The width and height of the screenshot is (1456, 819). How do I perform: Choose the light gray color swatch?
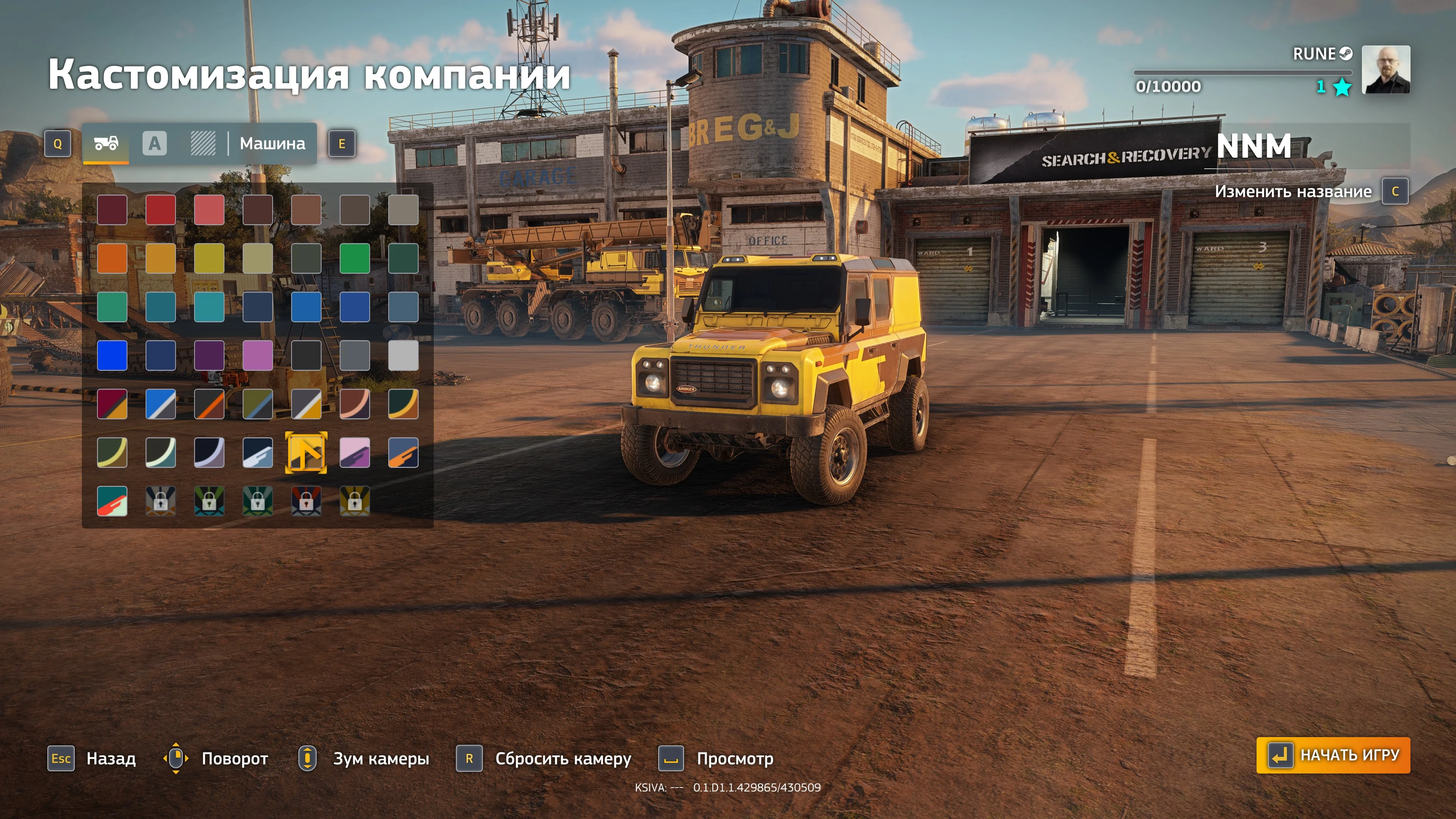403,356
